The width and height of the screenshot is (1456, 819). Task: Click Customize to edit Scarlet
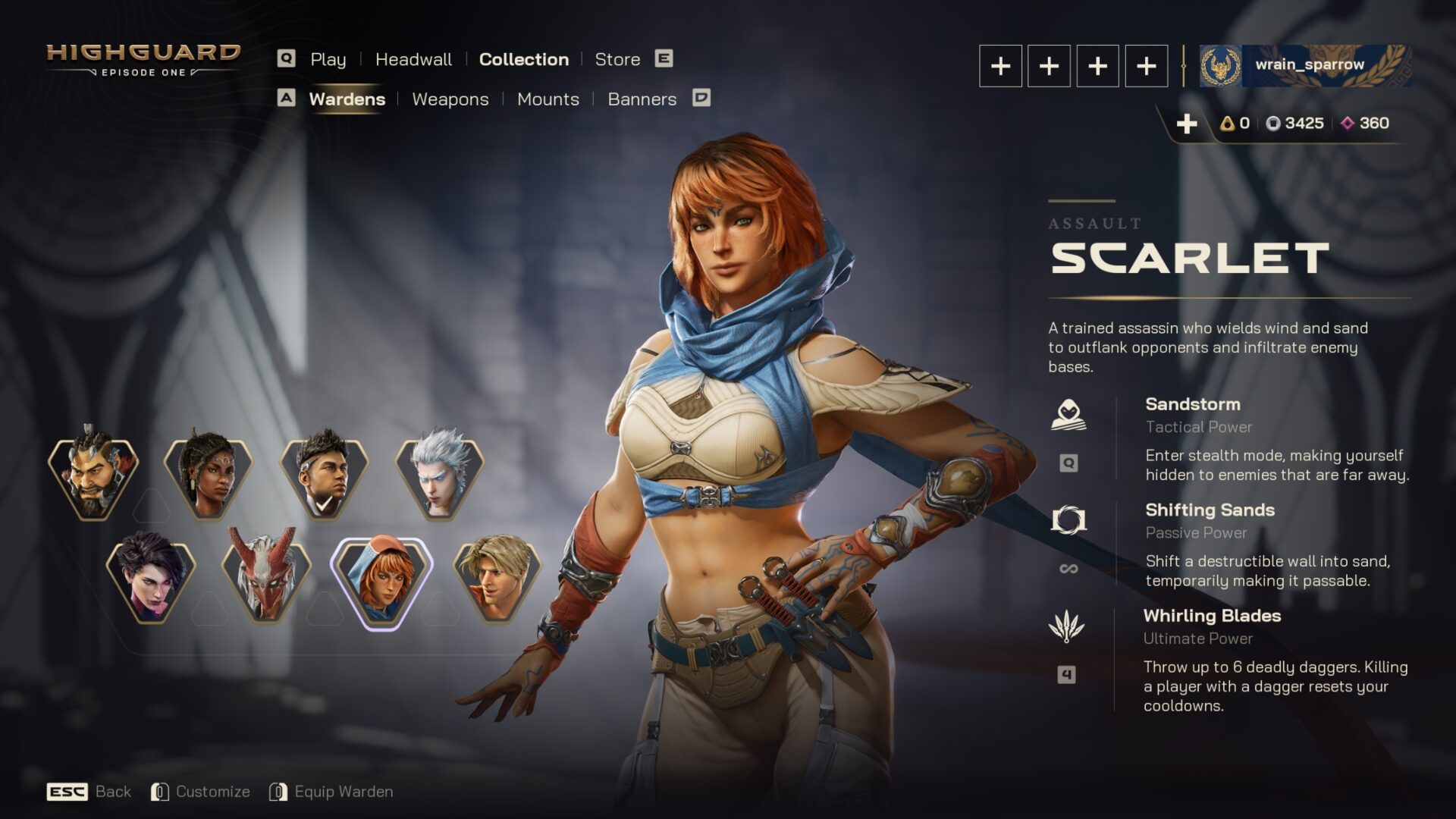pyautogui.click(x=213, y=791)
